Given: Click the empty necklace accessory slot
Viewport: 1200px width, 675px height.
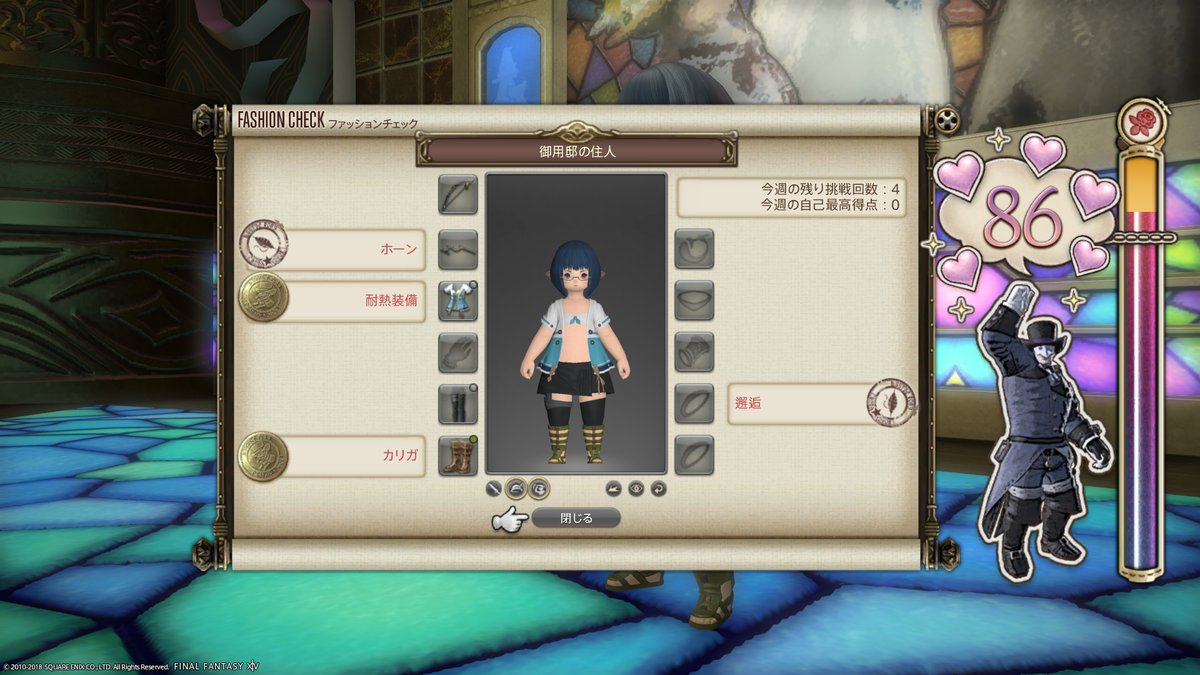Looking at the screenshot, I should click(694, 300).
